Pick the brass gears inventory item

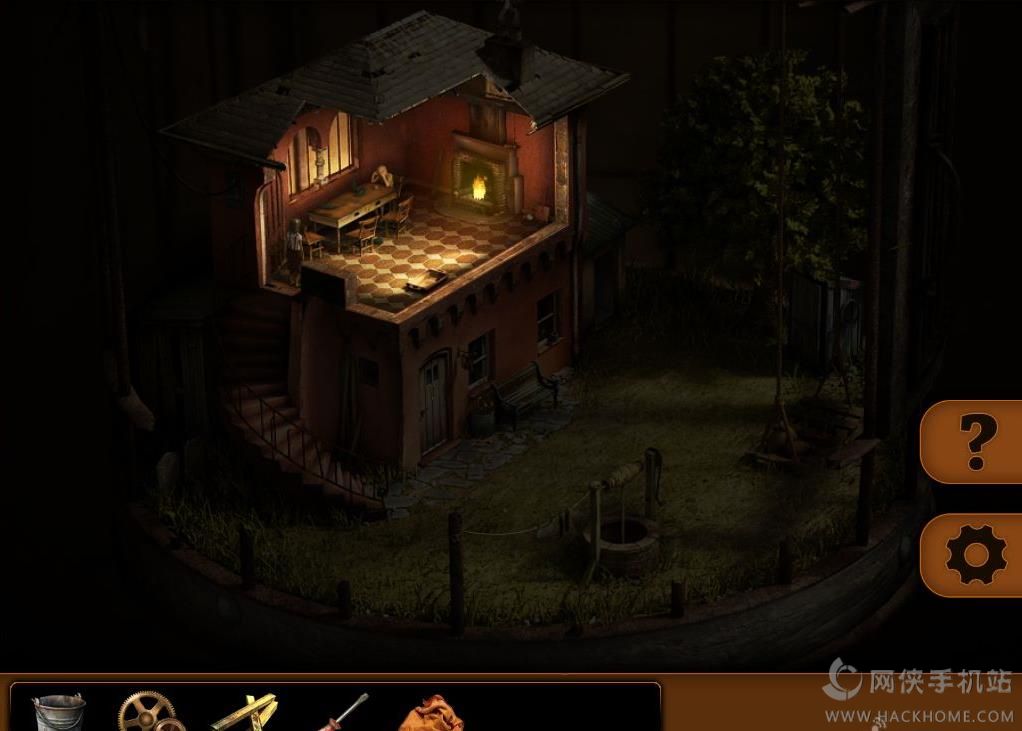coord(148,713)
